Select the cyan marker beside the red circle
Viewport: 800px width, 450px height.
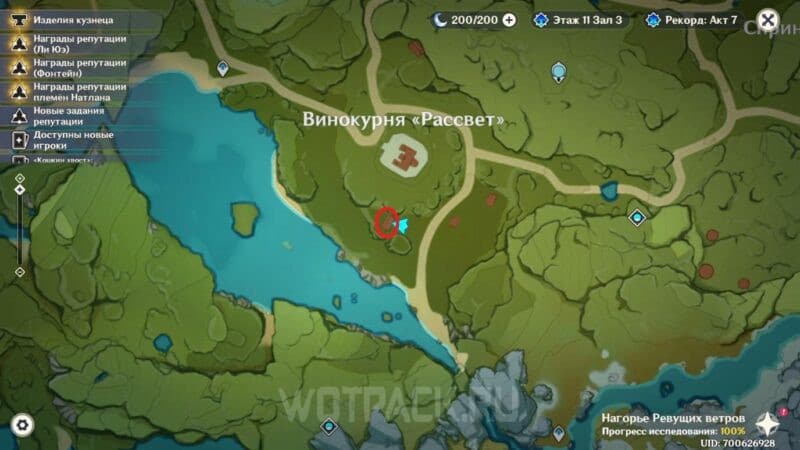[x=404, y=226]
